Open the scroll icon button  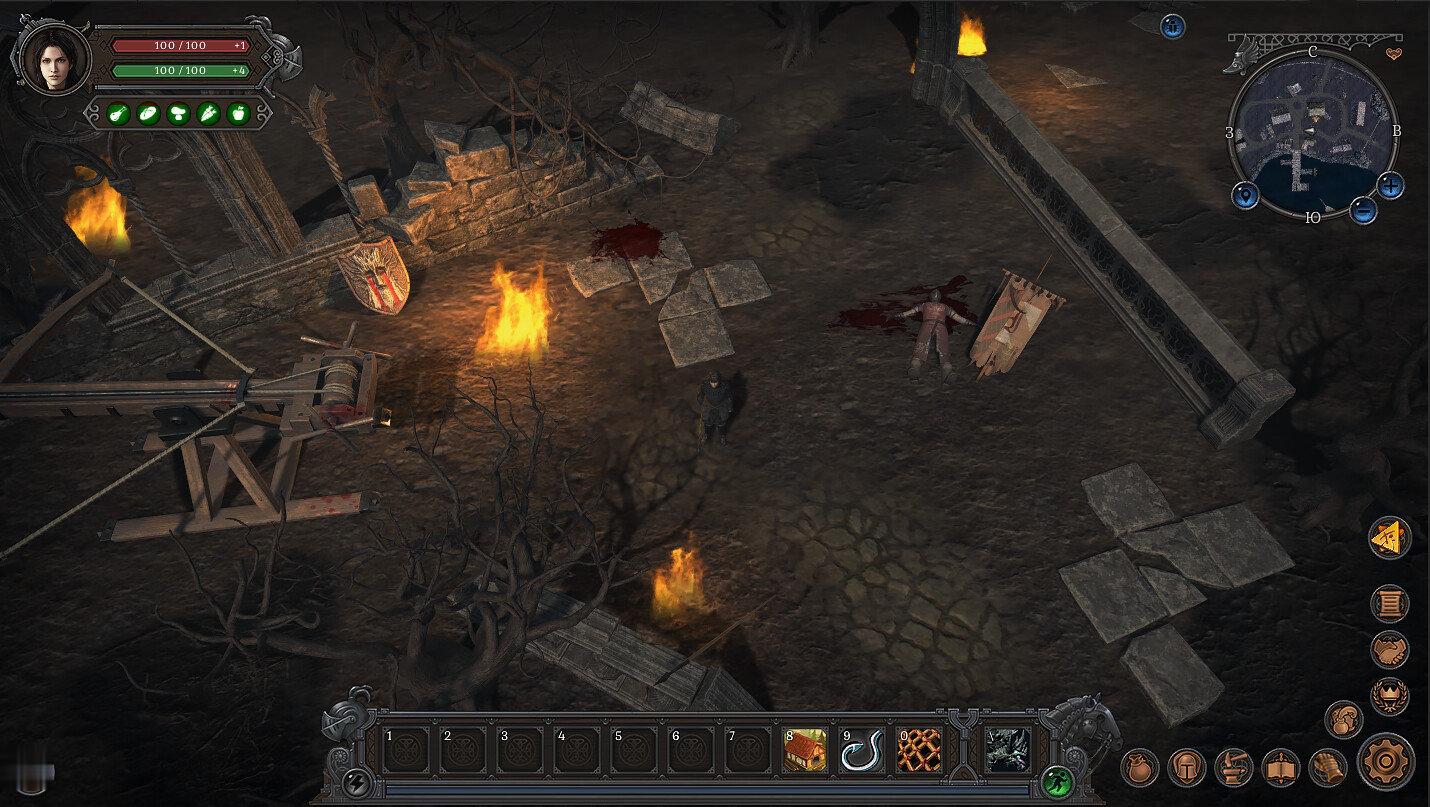click(1389, 603)
